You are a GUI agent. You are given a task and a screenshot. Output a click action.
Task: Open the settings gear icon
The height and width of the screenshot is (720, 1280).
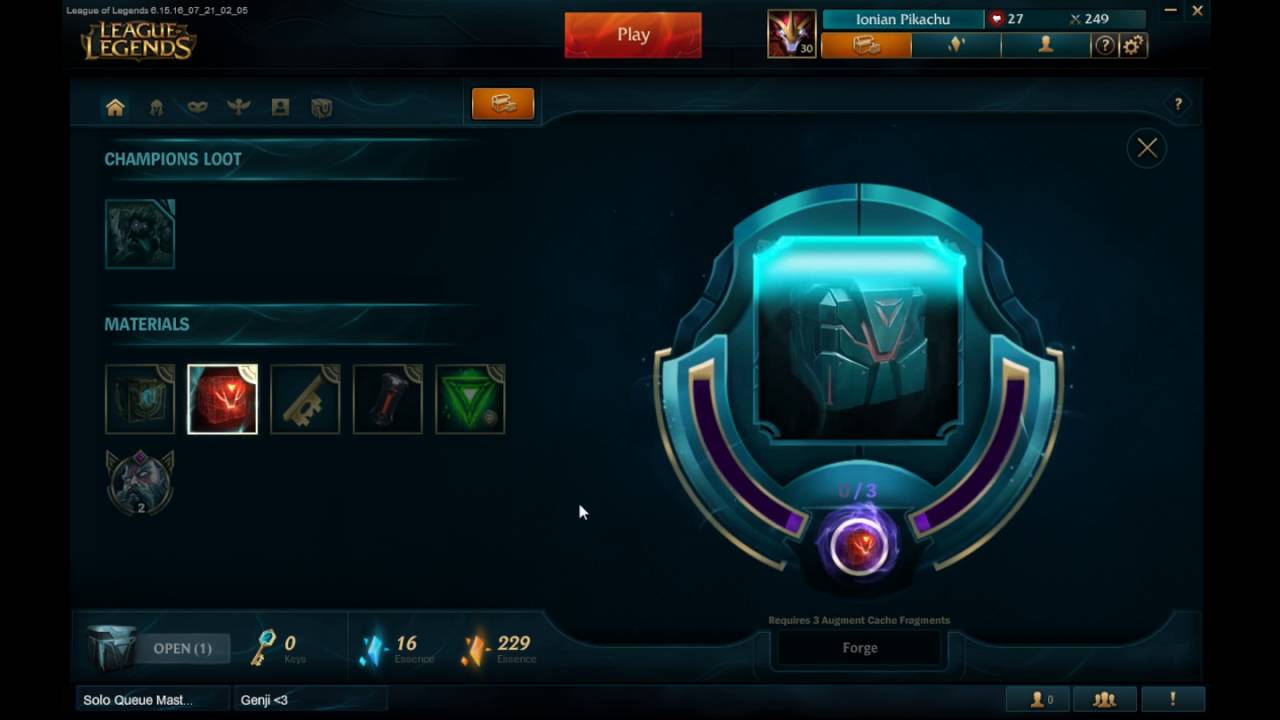(1133, 45)
